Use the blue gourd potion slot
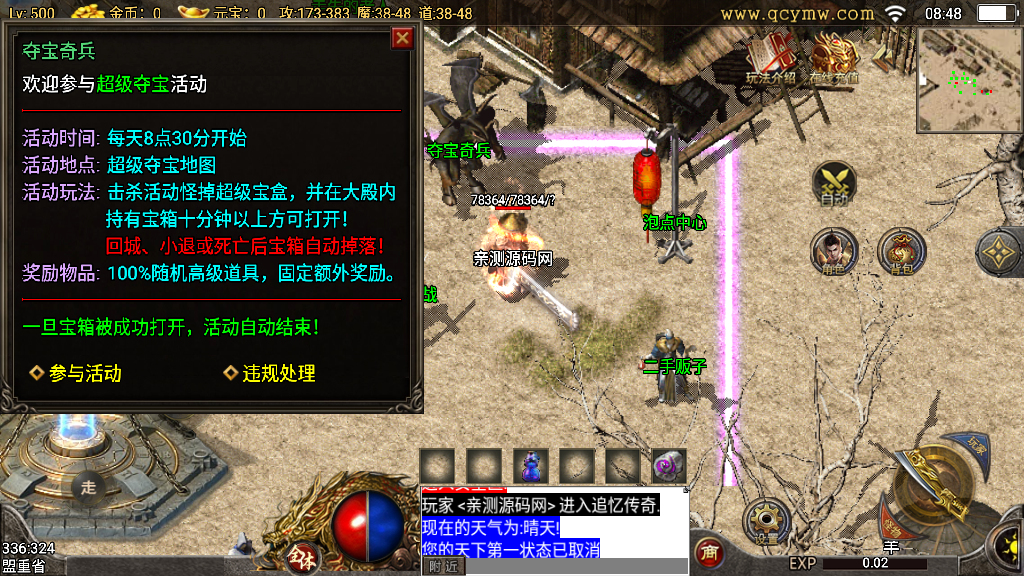1024x576 pixels. pyautogui.click(x=531, y=465)
